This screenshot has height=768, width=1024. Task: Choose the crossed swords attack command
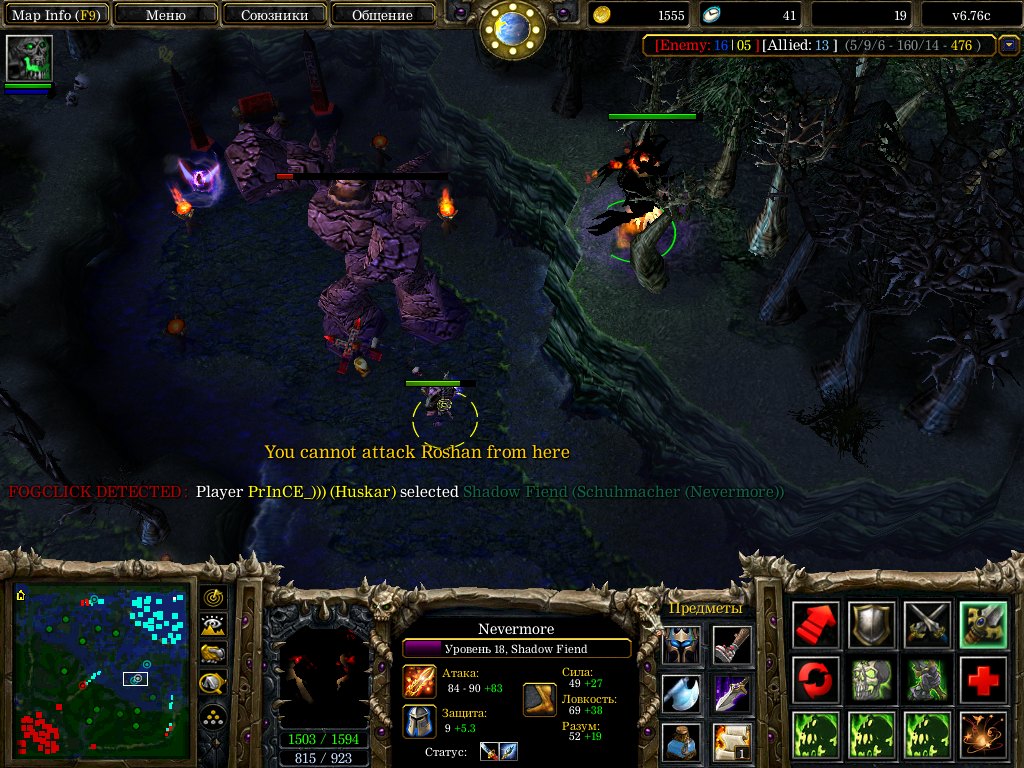coord(924,625)
